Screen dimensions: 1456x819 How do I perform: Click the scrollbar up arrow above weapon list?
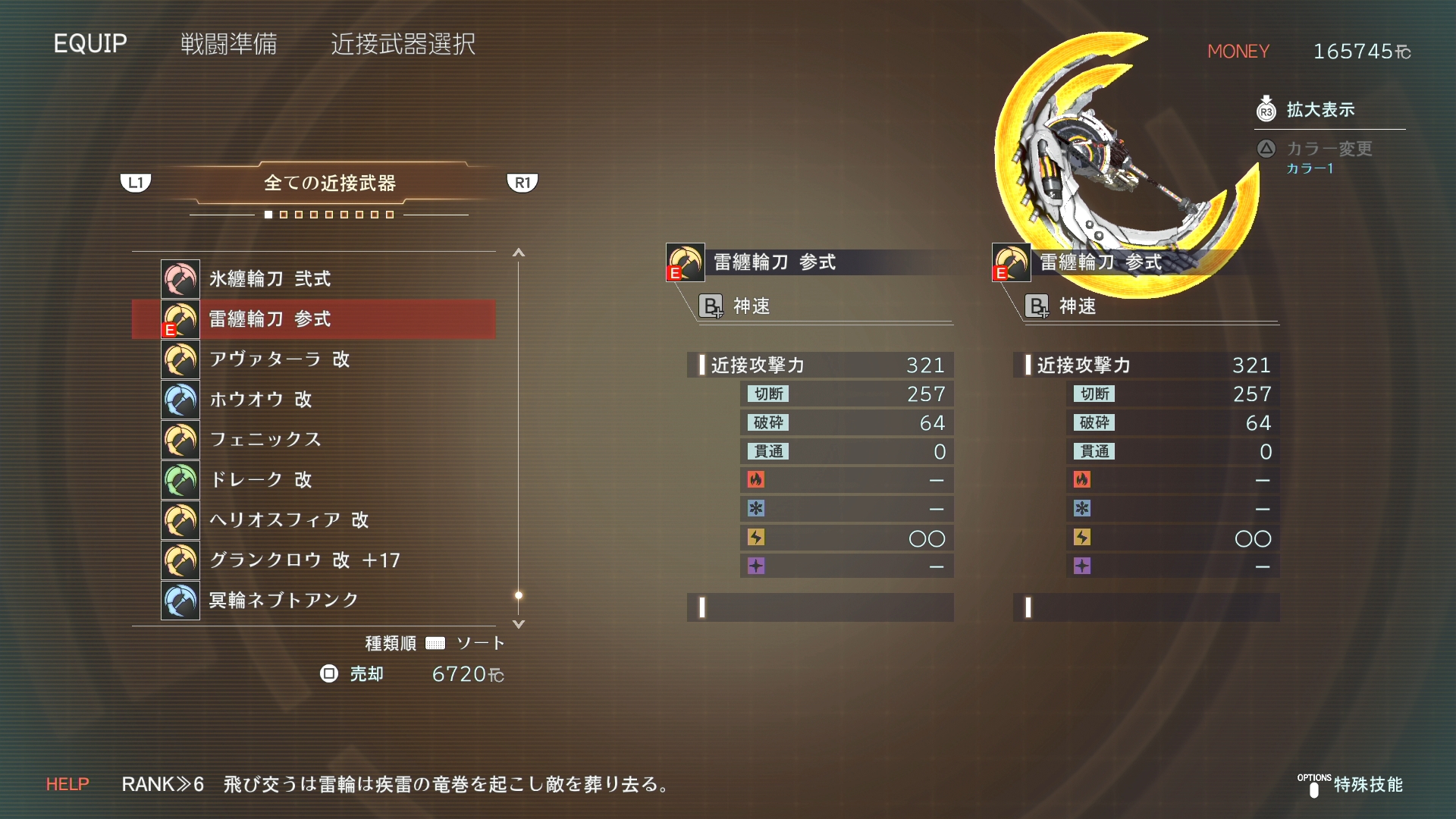[519, 253]
